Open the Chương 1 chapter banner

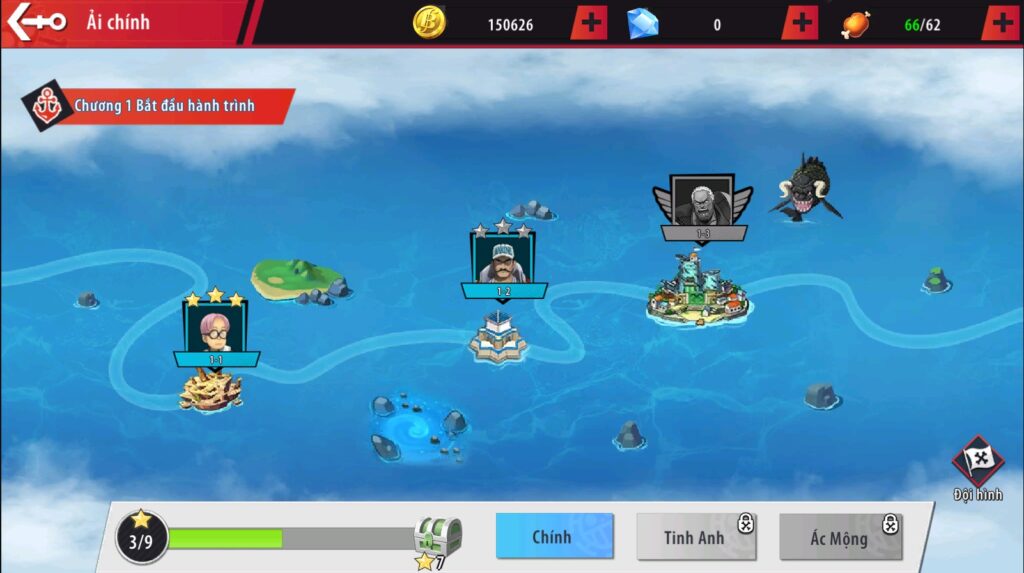tap(160, 106)
